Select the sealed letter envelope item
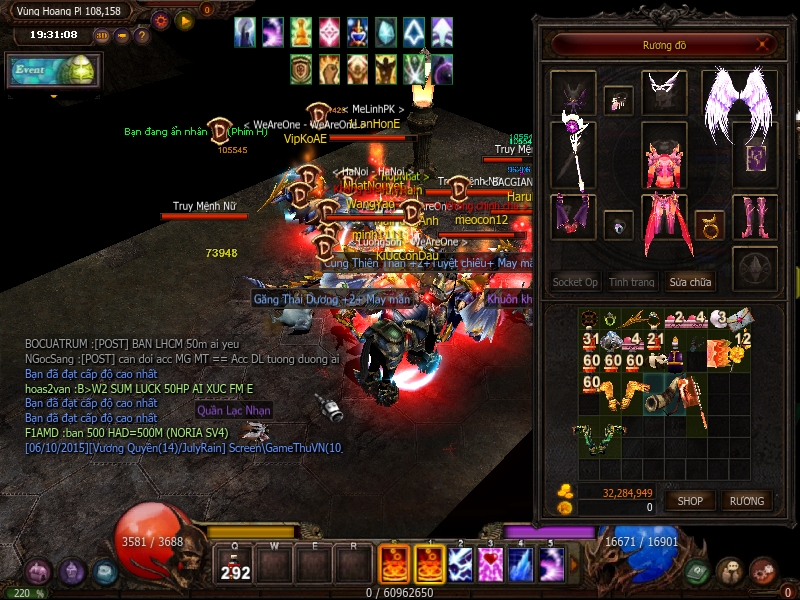The image size is (800, 600). pyautogui.click(x=740, y=320)
